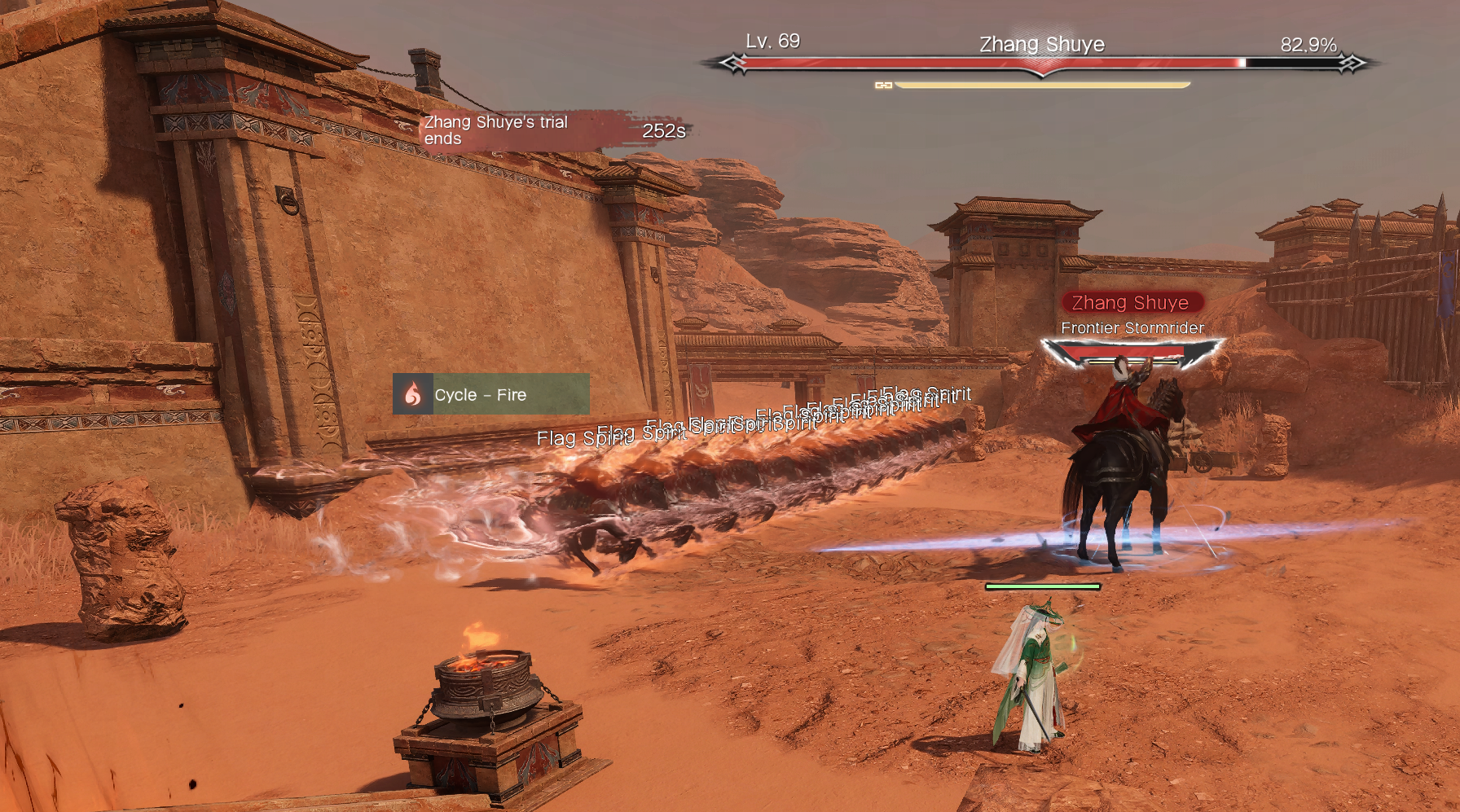Select the red Zhang Shuye enemy nameplate
Viewport: 1460px width, 812px height.
tap(1131, 303)
